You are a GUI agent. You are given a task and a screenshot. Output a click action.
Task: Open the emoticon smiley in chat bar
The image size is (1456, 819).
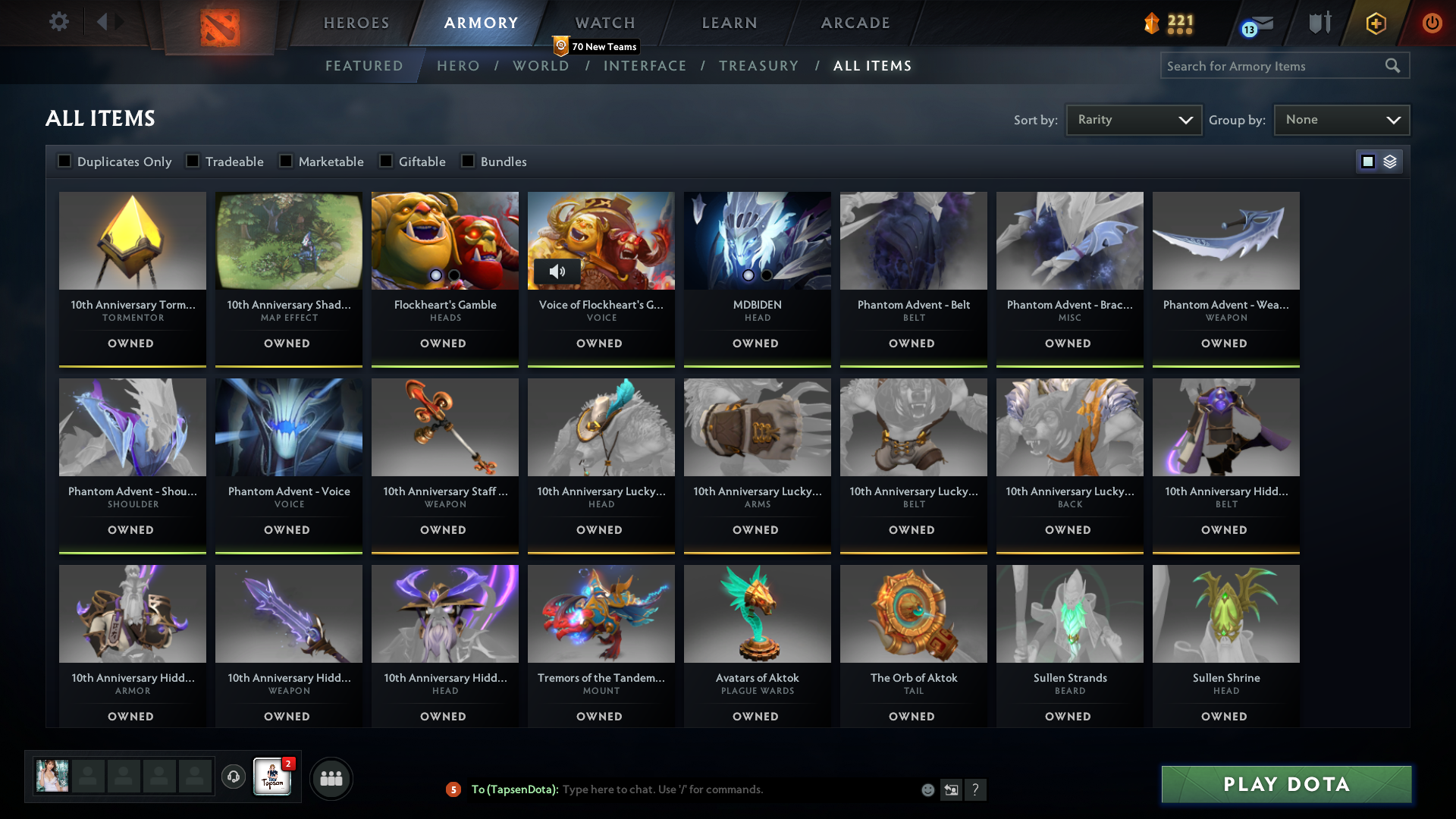click(x=927, y=789)
